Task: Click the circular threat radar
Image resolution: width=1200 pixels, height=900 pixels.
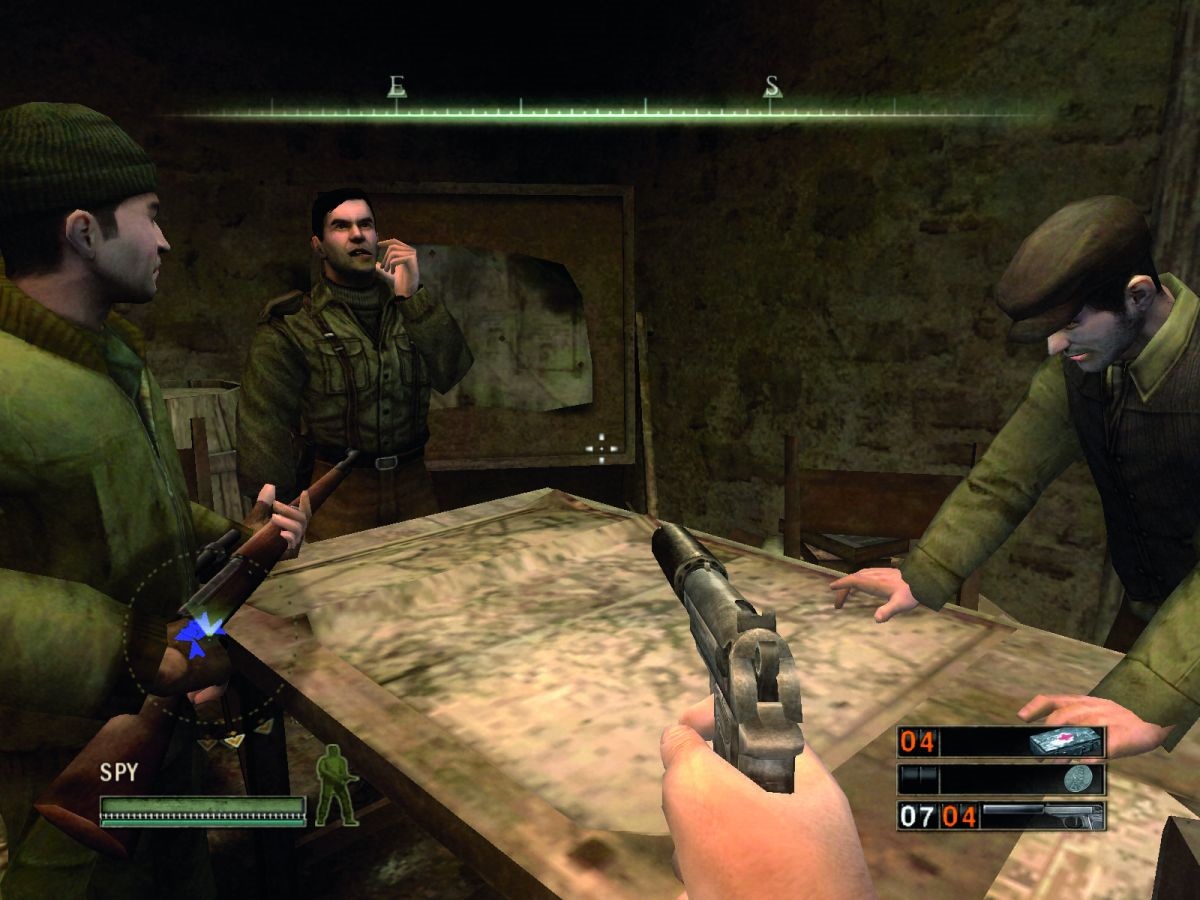Action: [203, 638]
